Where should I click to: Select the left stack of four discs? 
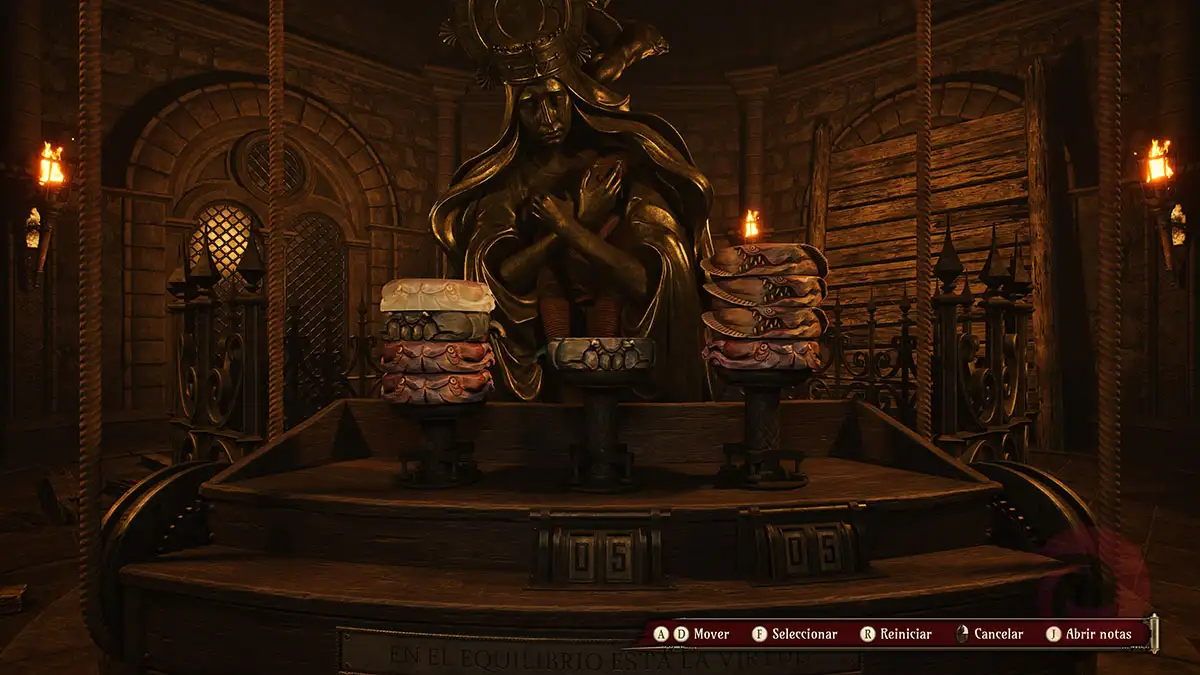[x=437, y=340]
